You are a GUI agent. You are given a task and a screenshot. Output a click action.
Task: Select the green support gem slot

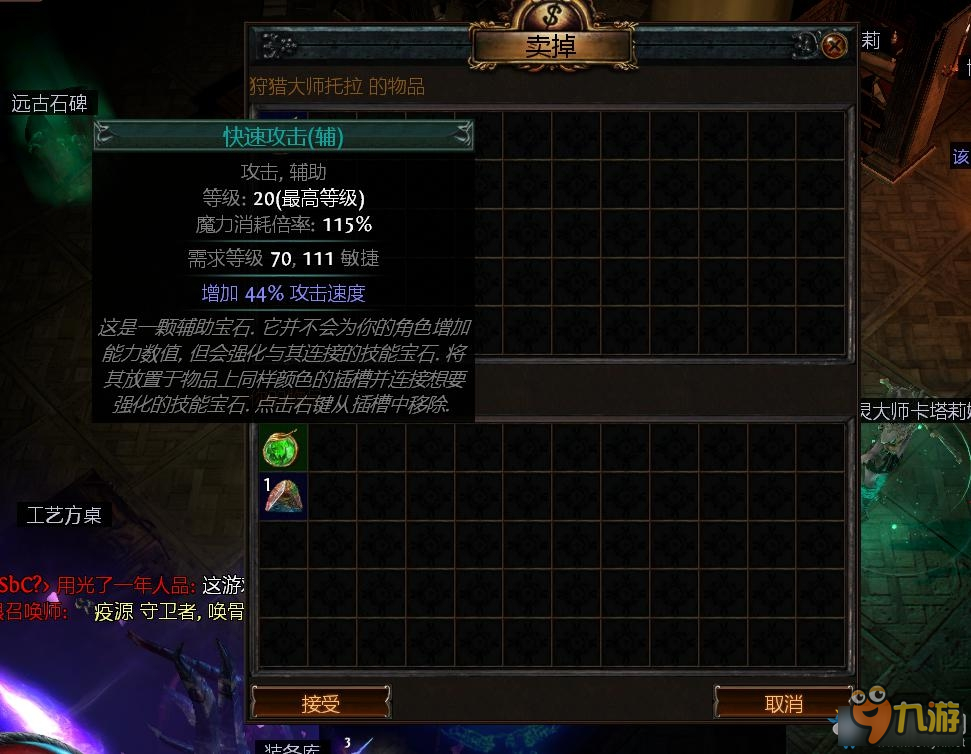(282, 448)
